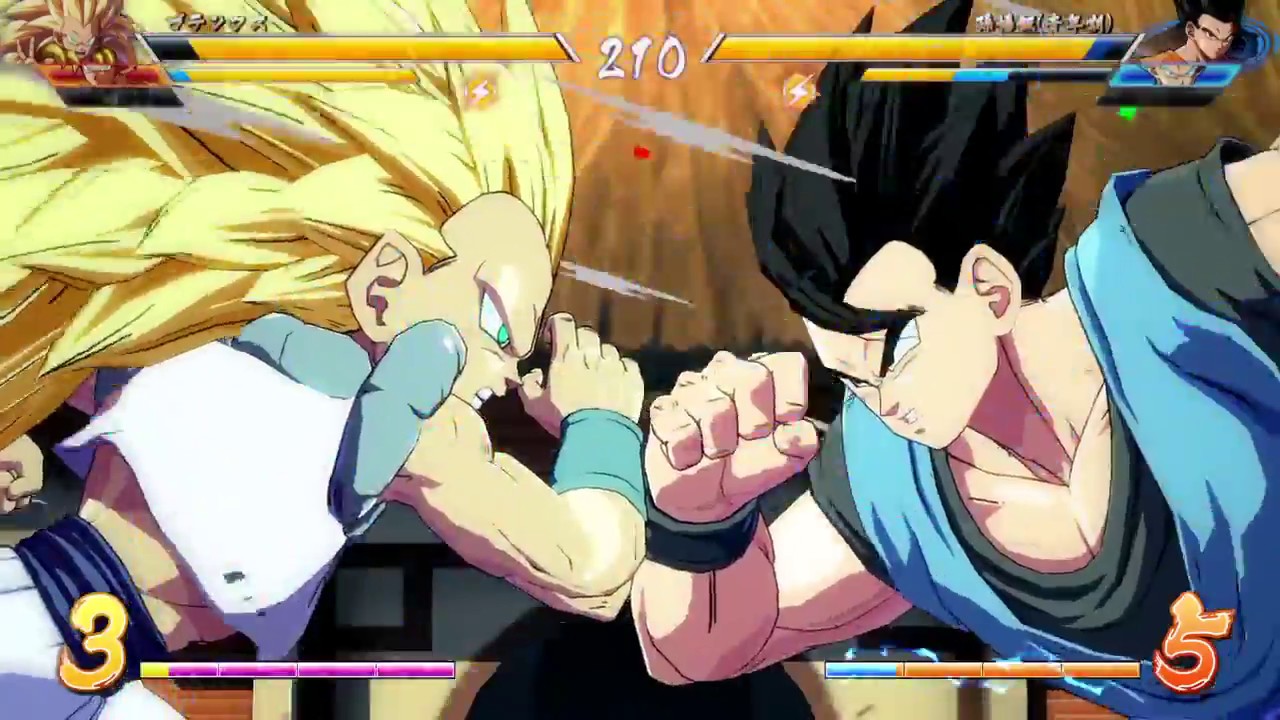Click the red Dragon Ball indicator mid-screen
This screenshot has height=720, width=1280.
641,151
